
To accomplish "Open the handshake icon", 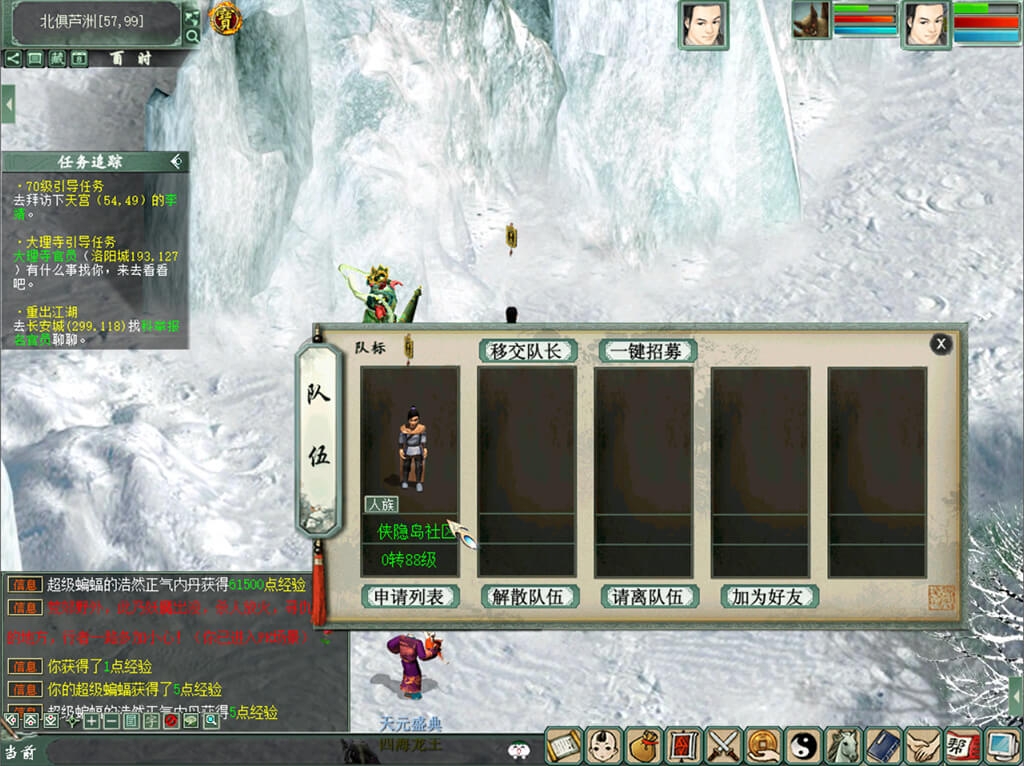I will [922, 746].
